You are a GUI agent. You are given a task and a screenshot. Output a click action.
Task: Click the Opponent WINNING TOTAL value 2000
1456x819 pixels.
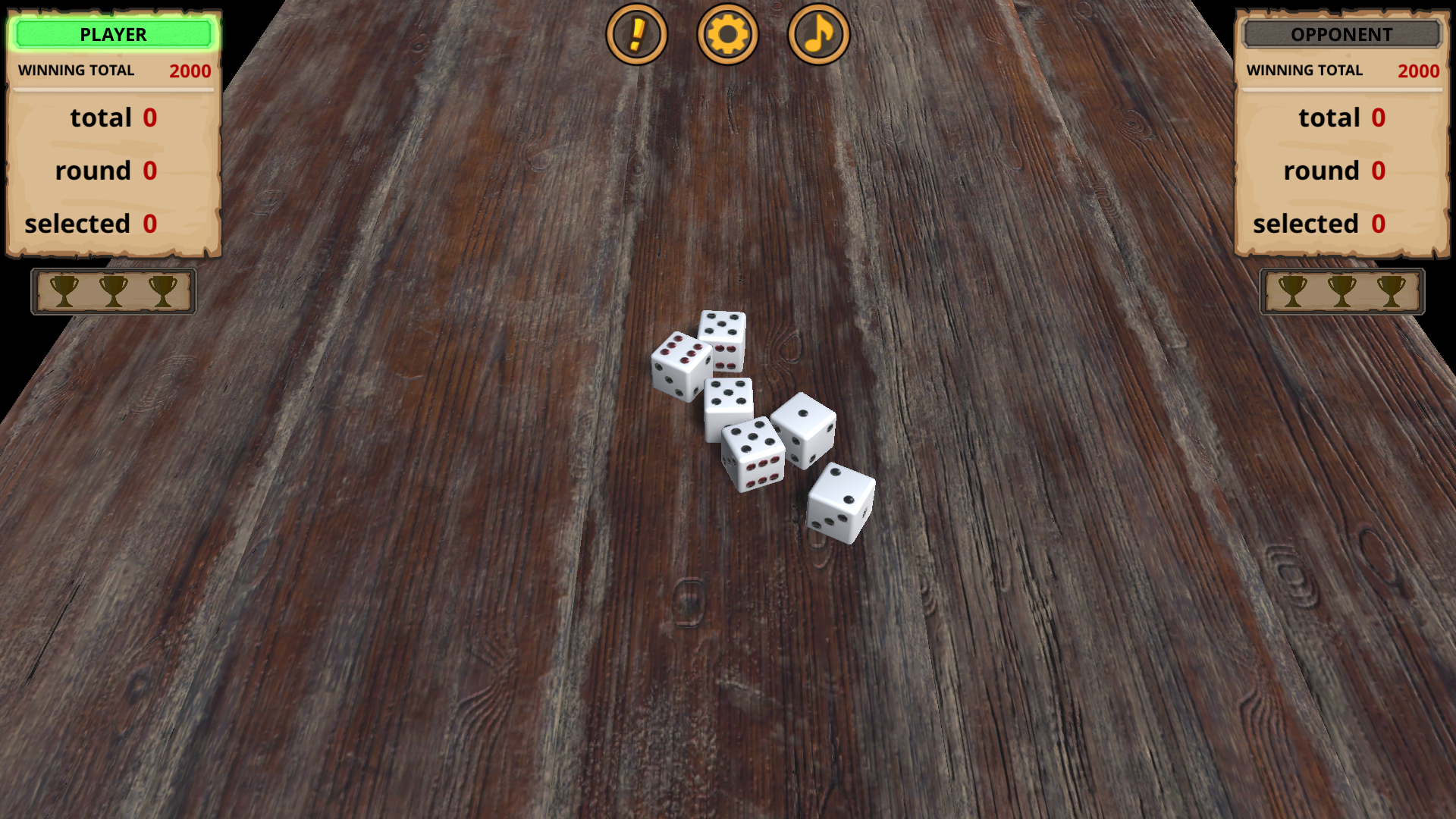tap(1419, 71)
